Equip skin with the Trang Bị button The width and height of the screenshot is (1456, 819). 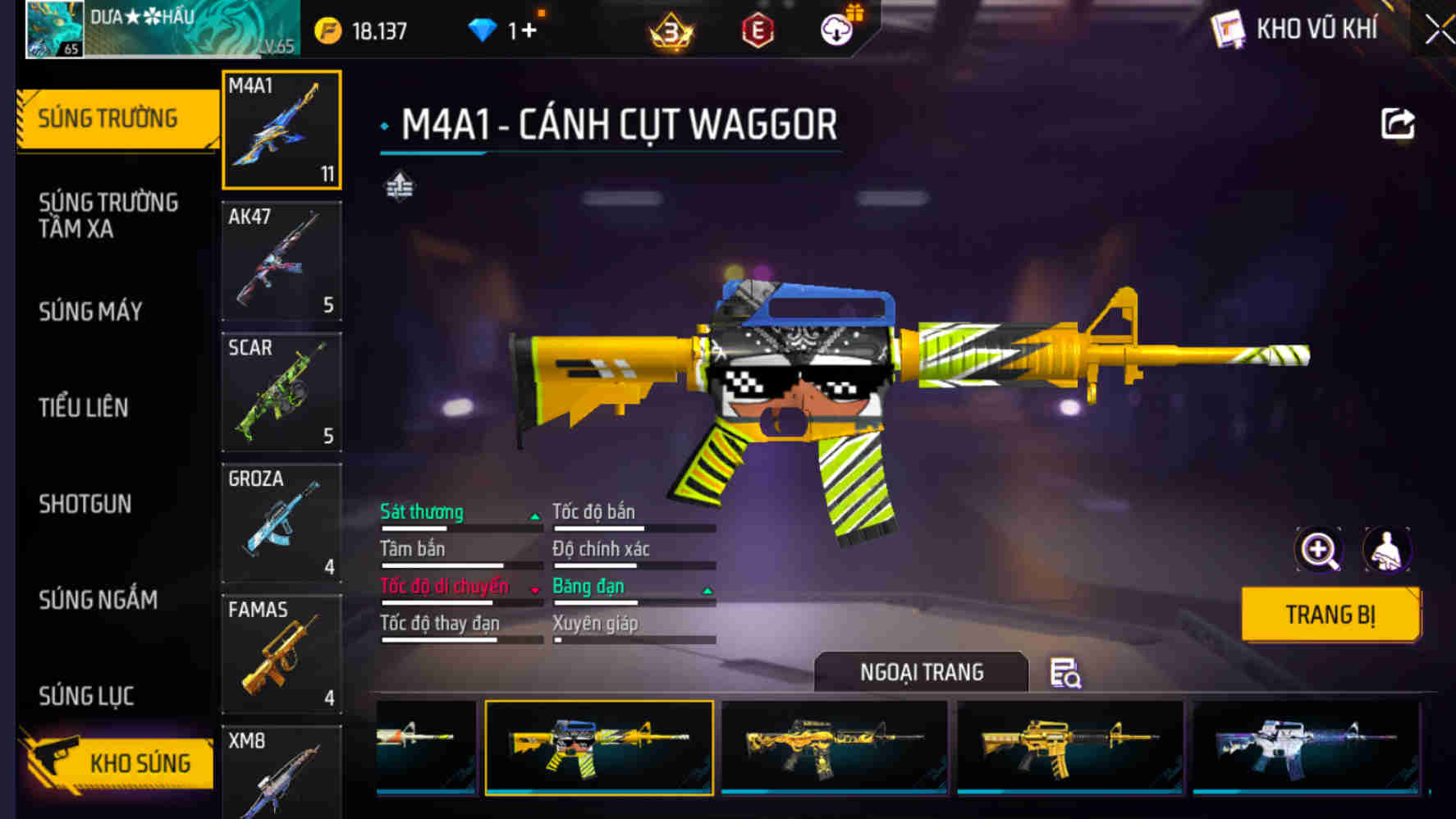click(1330, 614)
